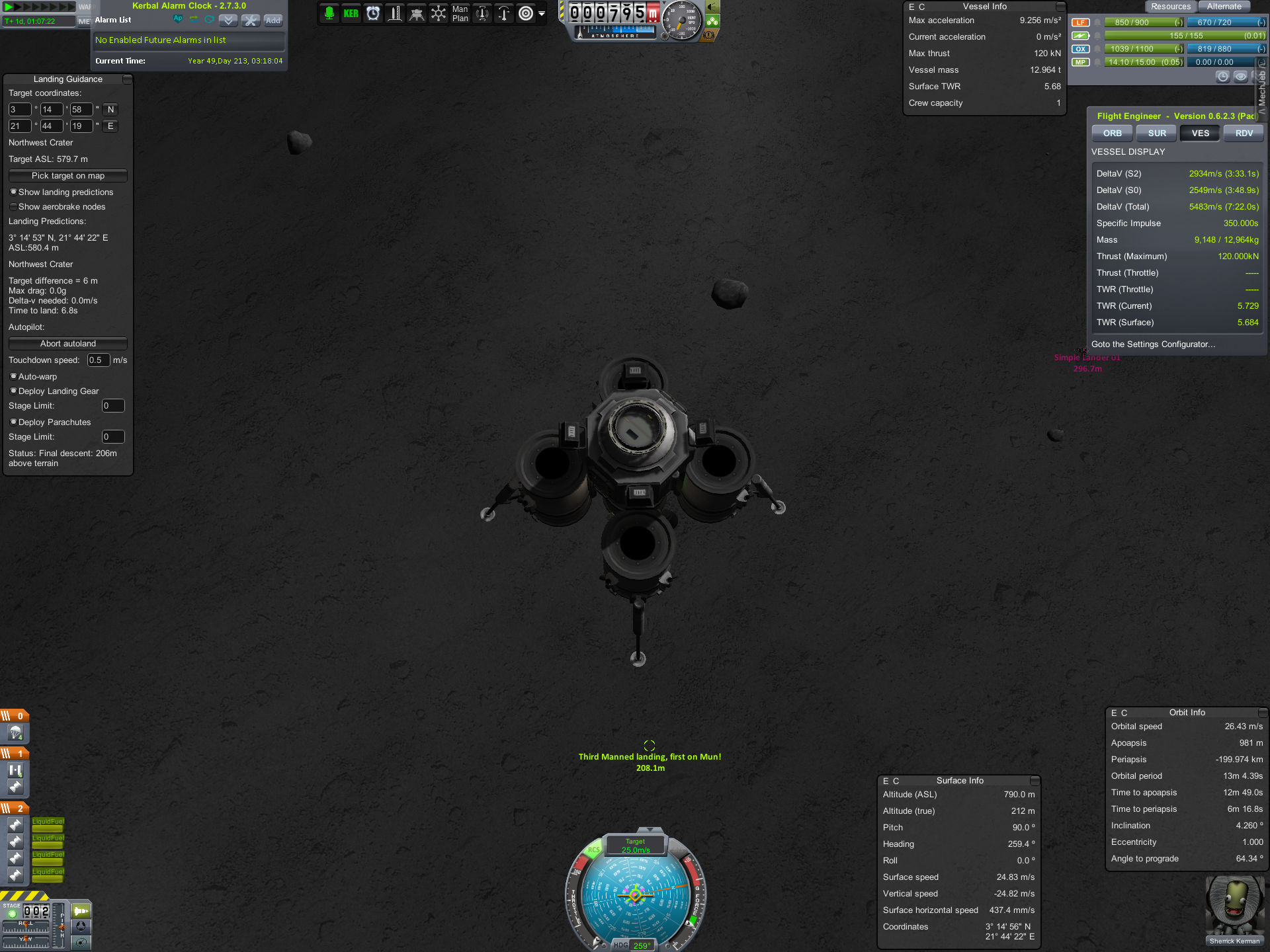The width and height of the screenshot is (1270, 952).
Task: Open the alarm clock toolbar icon
Action: pyautogui.click(x=373, y=14)
